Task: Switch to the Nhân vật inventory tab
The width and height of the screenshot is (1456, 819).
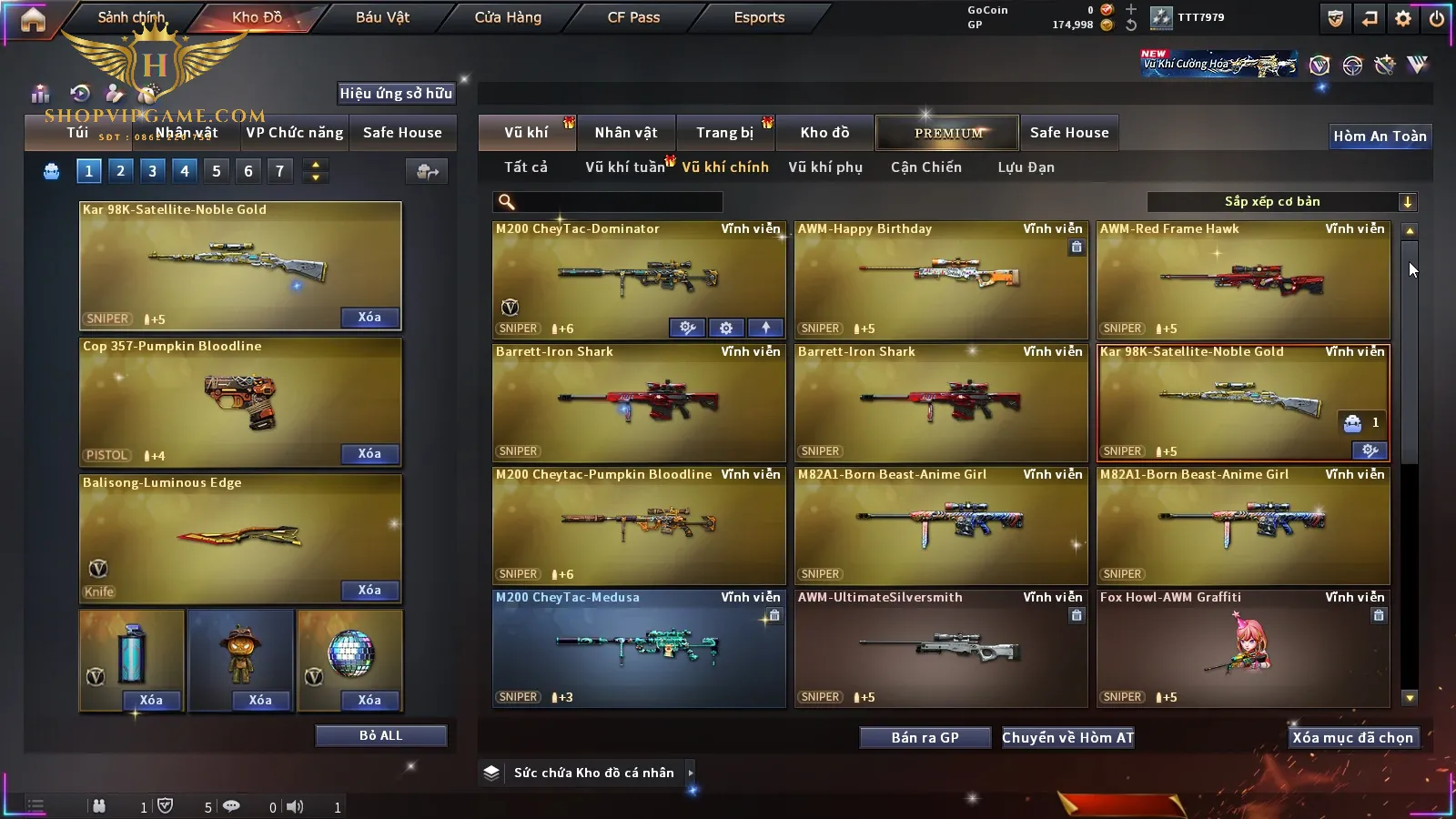Action: (626, 133)
